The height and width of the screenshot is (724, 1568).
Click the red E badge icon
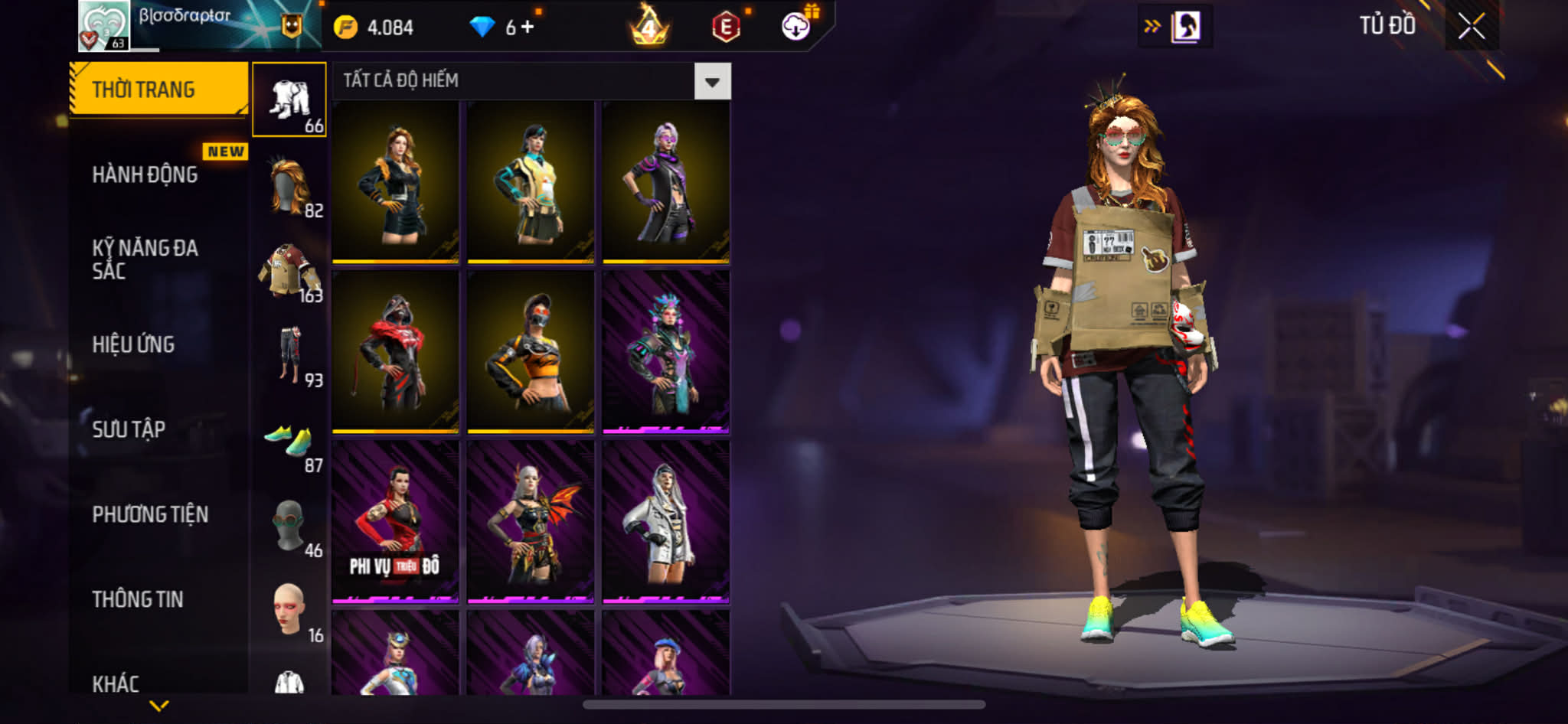[726, 27]
